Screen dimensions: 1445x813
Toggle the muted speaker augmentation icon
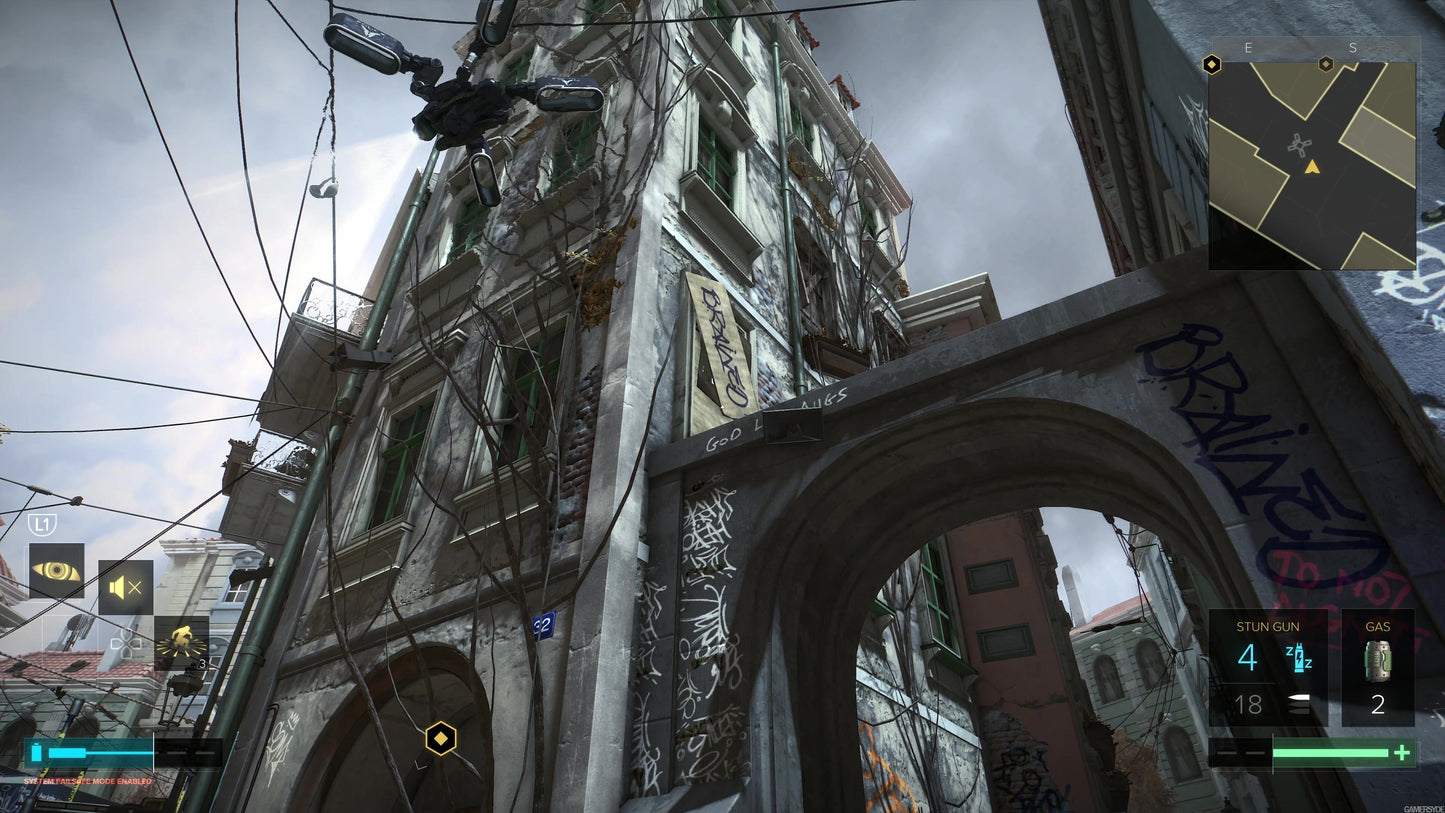125,588
